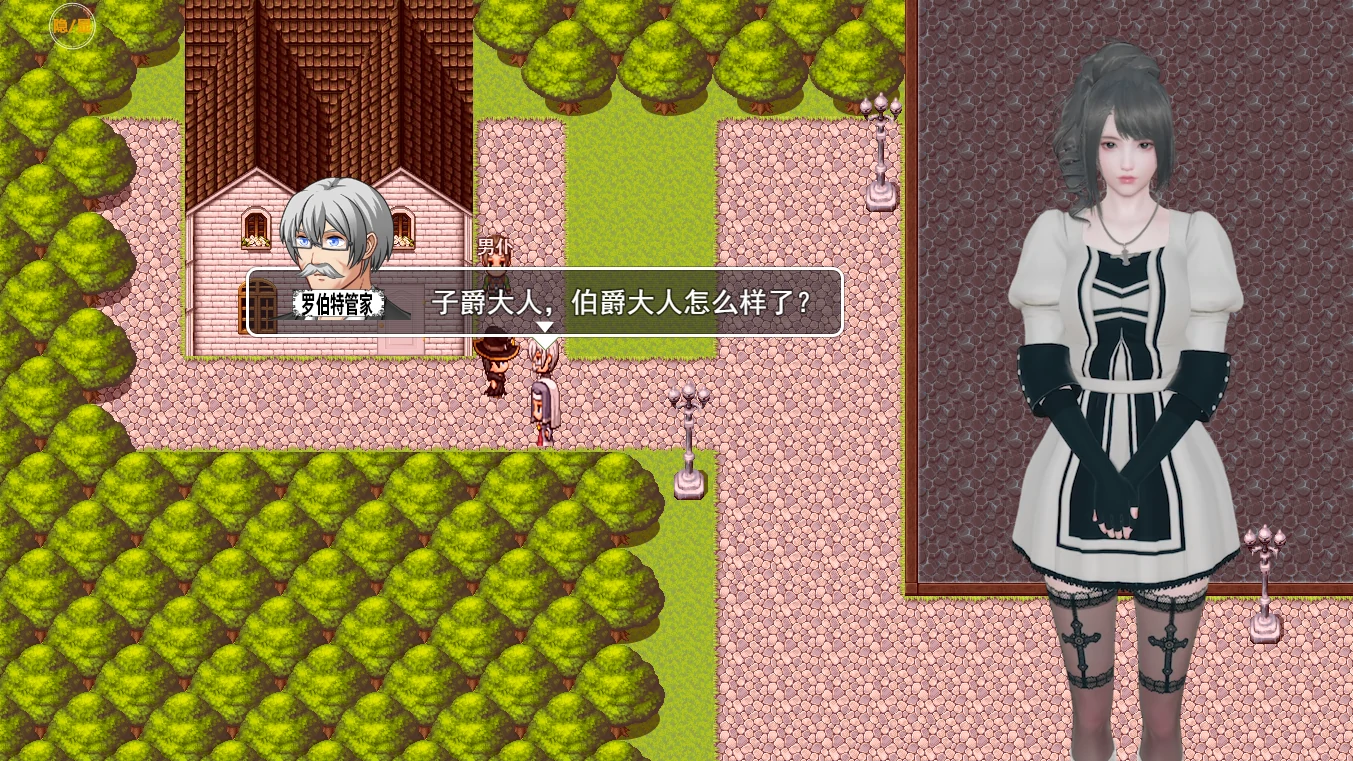The width and height of the screenshot is (1353, 761).
Task: Click the dialogue text 子爵大人，伯爵大人怎么样了？
Action: click(620, 301)
